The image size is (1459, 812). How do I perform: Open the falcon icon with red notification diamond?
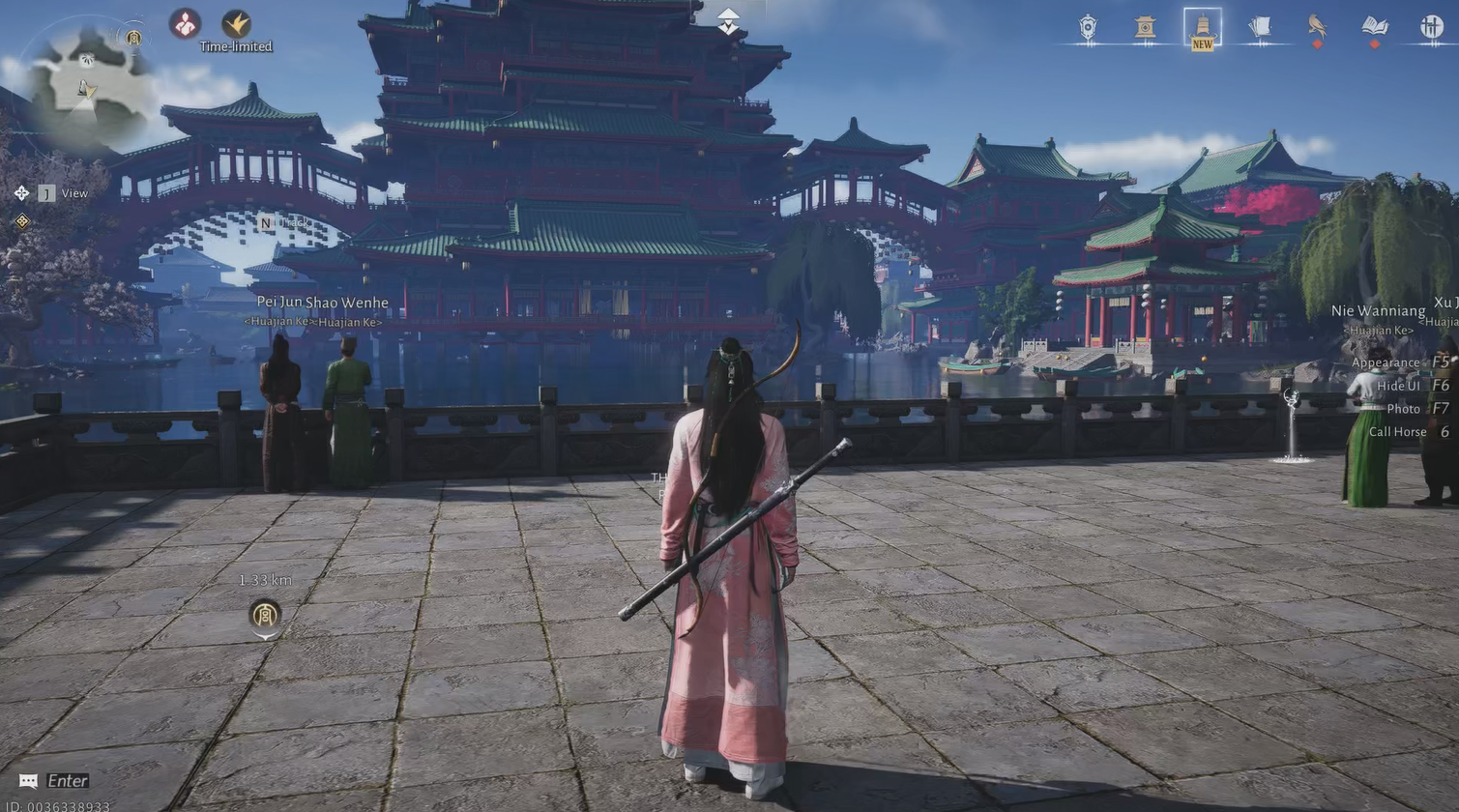click(1316, 26)
